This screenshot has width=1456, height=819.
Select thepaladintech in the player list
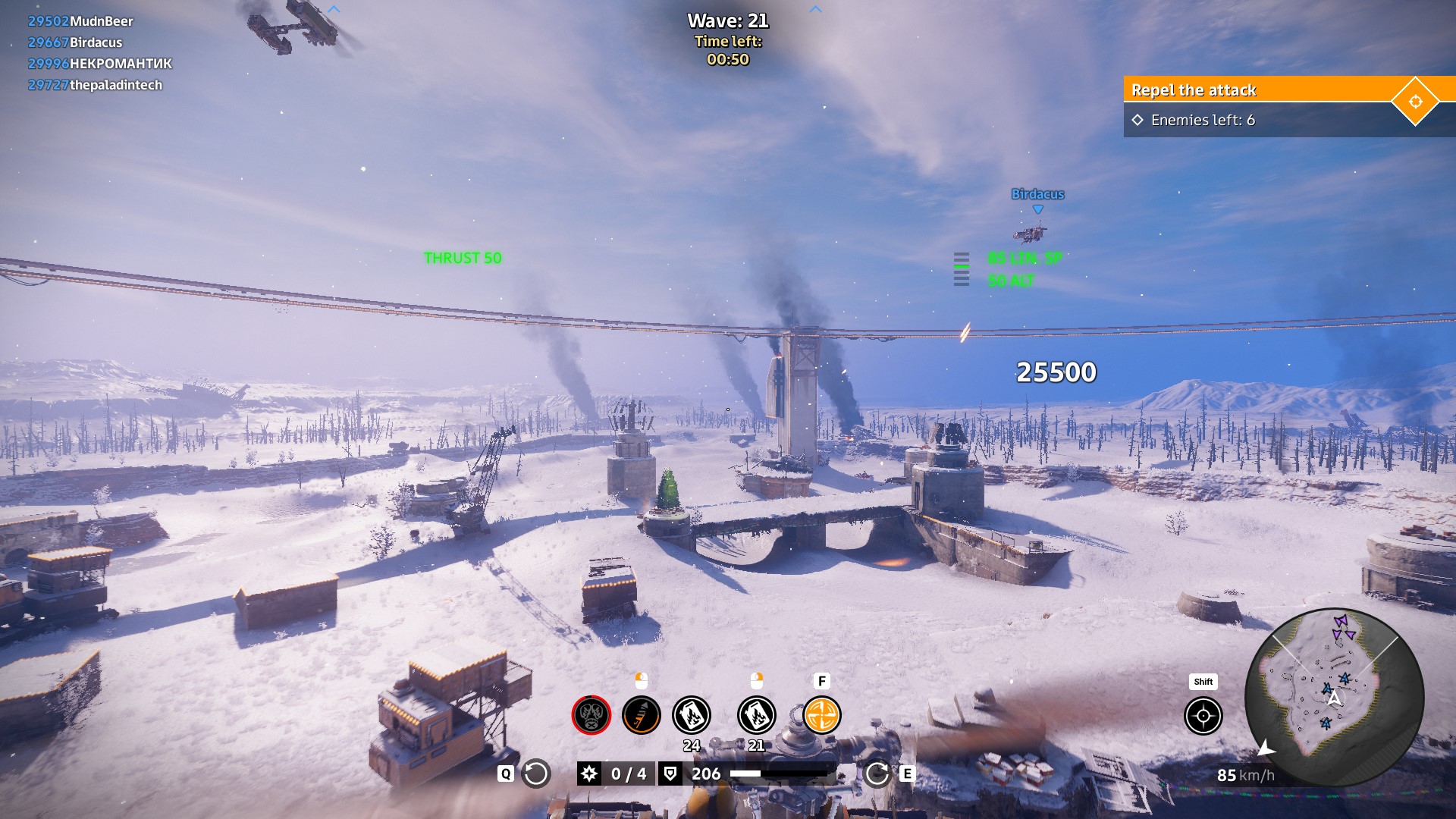pos(115,85)
